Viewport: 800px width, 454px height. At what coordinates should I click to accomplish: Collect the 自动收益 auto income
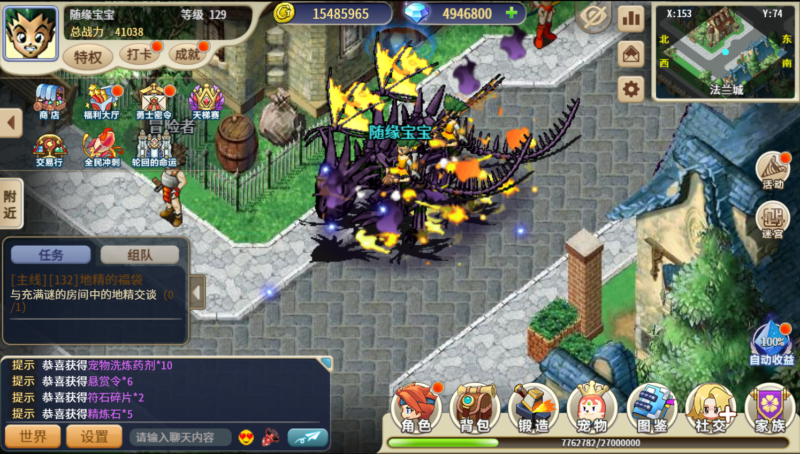coord(771,343)
